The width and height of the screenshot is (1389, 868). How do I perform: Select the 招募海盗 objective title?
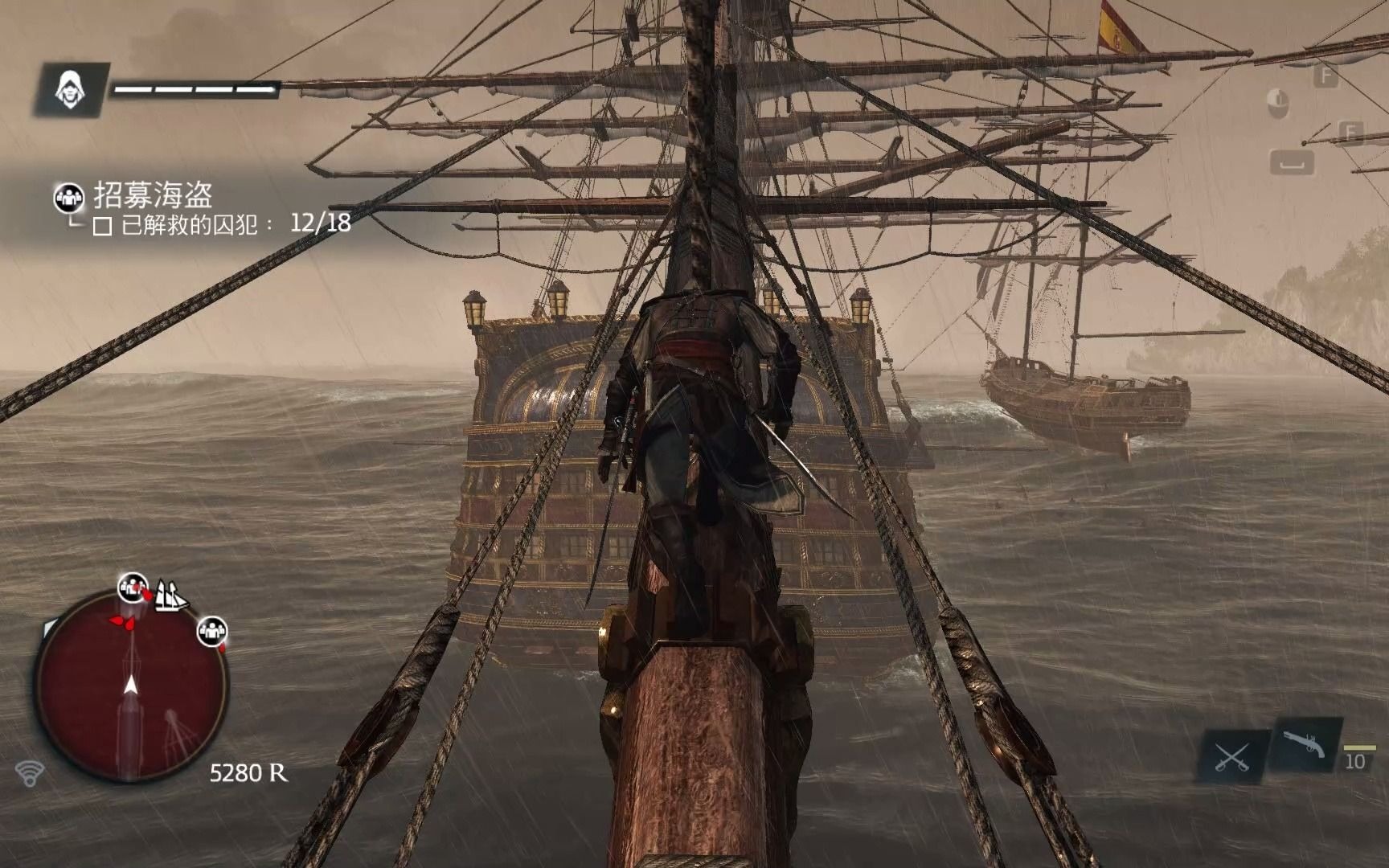click(153, 194)
